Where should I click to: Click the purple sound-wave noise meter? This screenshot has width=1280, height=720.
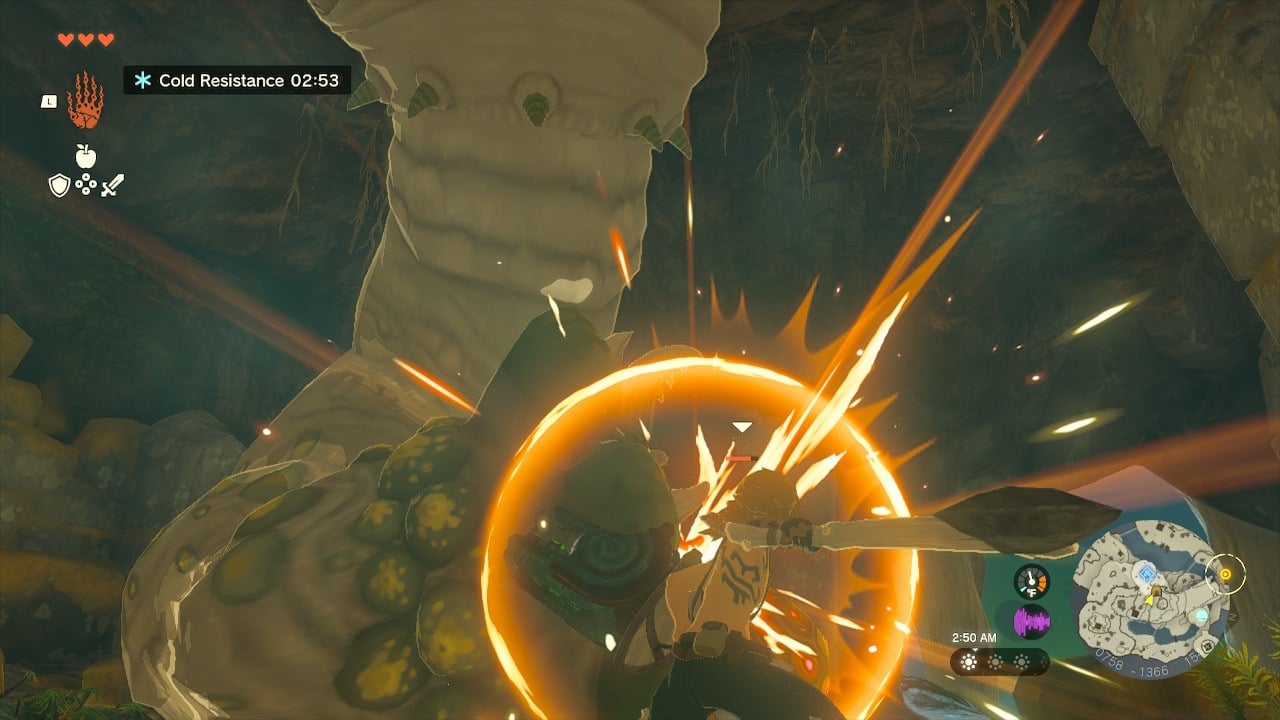tap(1031, 622)
